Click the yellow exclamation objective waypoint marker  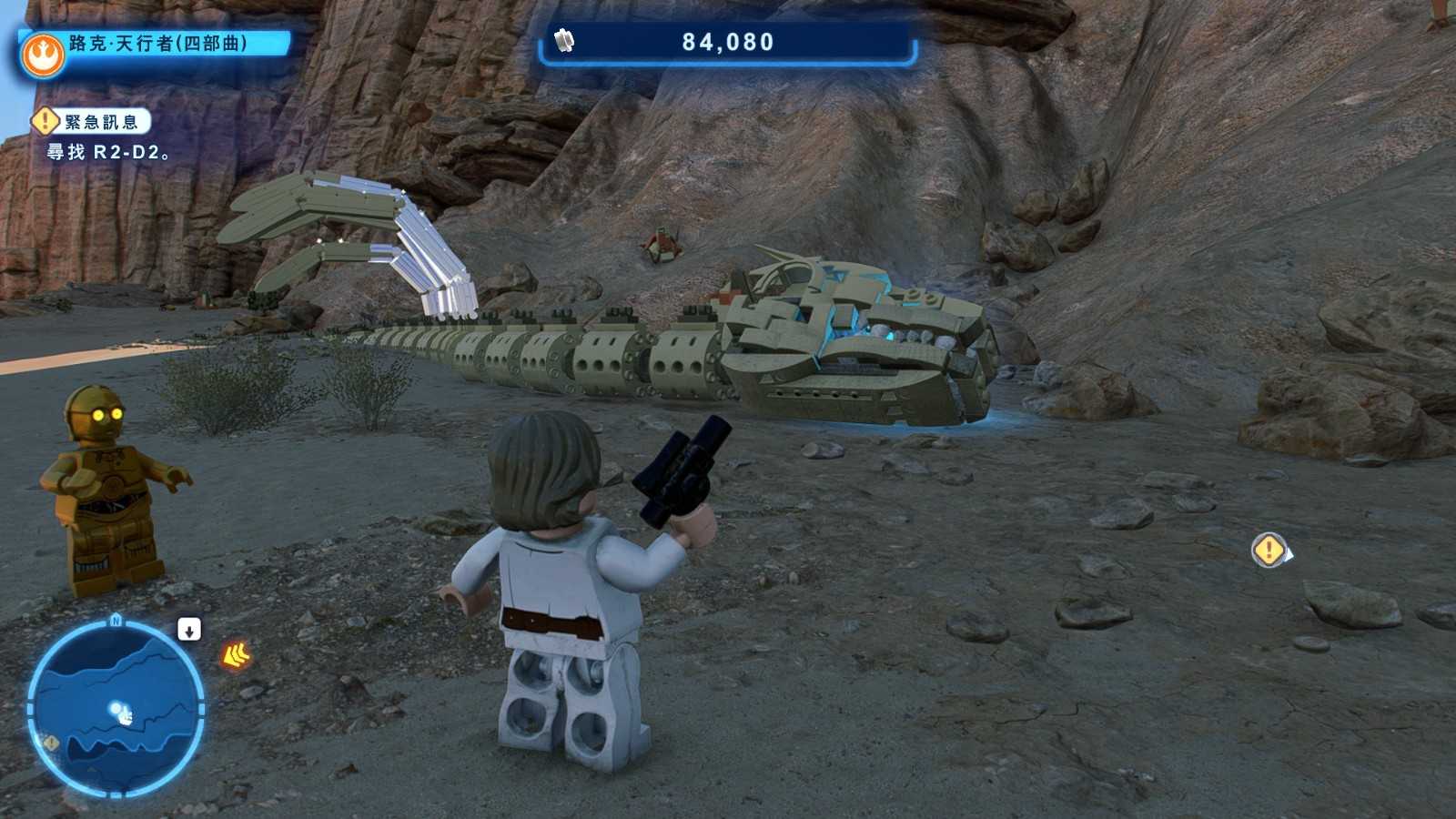click(x=1269, y=550)
